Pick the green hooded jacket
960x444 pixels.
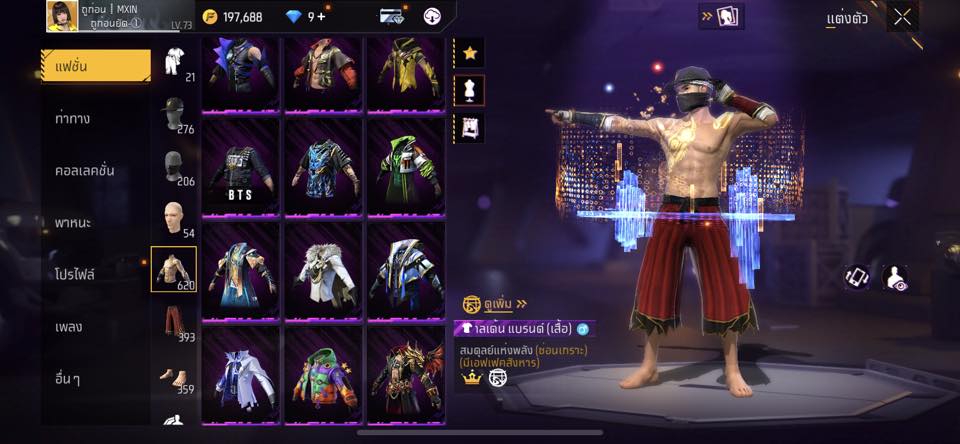[x=404, y=165]
